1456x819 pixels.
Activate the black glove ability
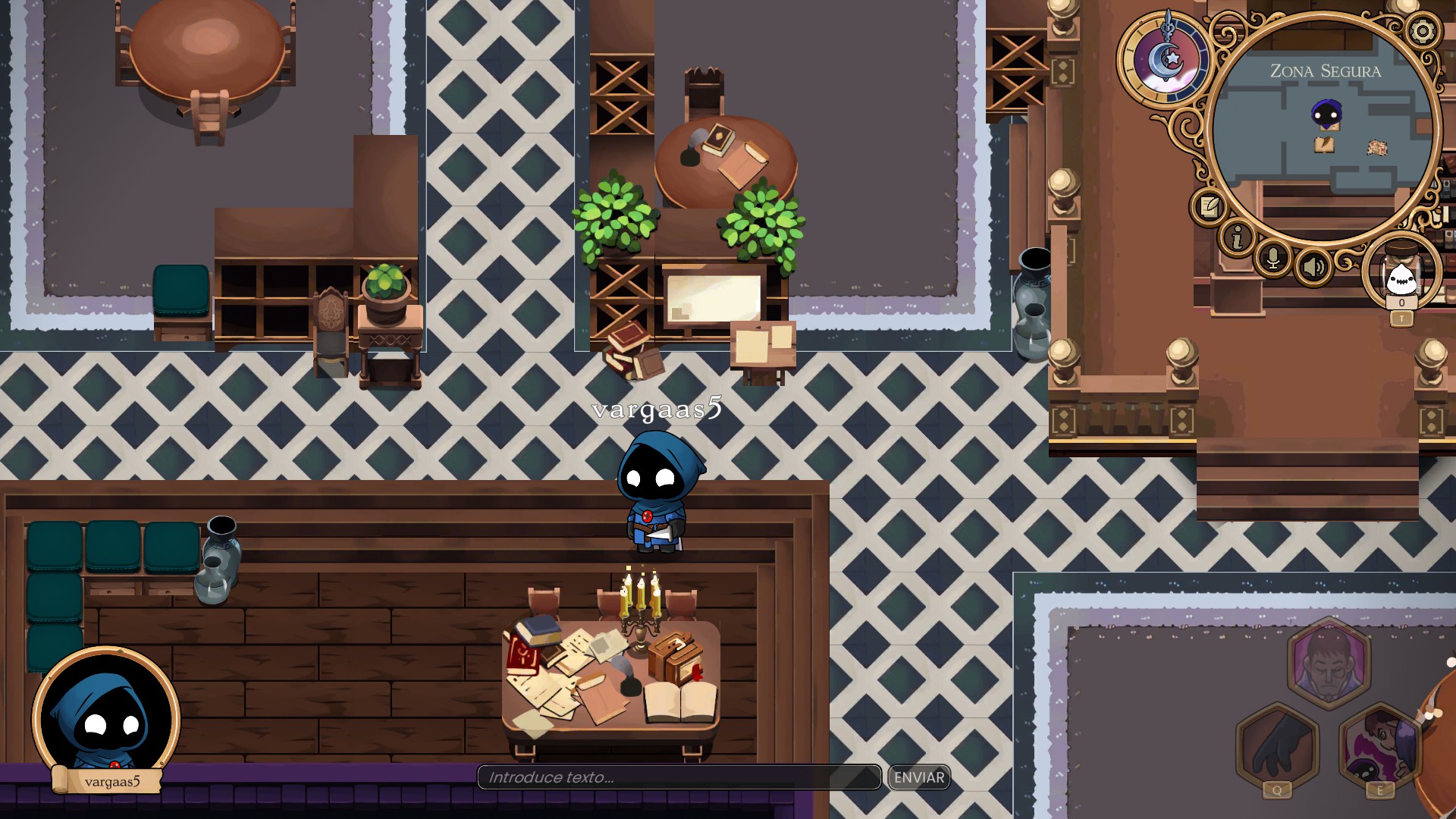click(1278, 747)
